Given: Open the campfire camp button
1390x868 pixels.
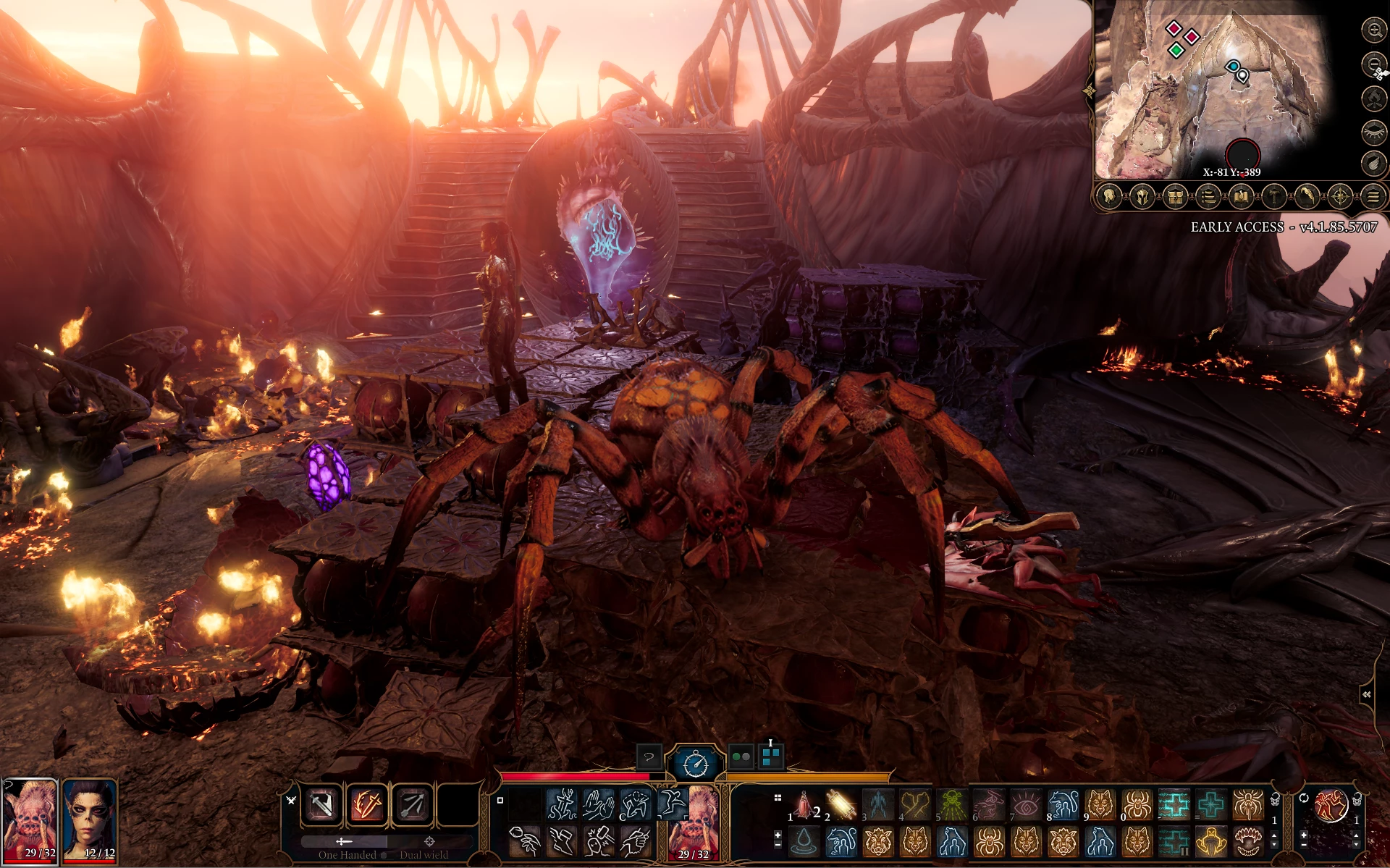Looking at the screenshot, I should (1373, 98).
